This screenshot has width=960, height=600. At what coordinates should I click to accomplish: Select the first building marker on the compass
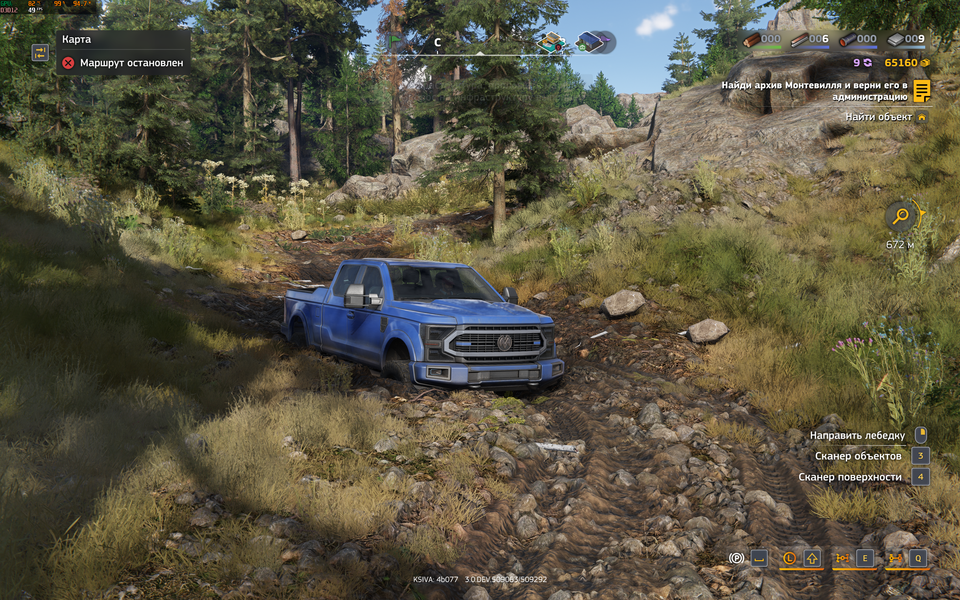point(550,42)
